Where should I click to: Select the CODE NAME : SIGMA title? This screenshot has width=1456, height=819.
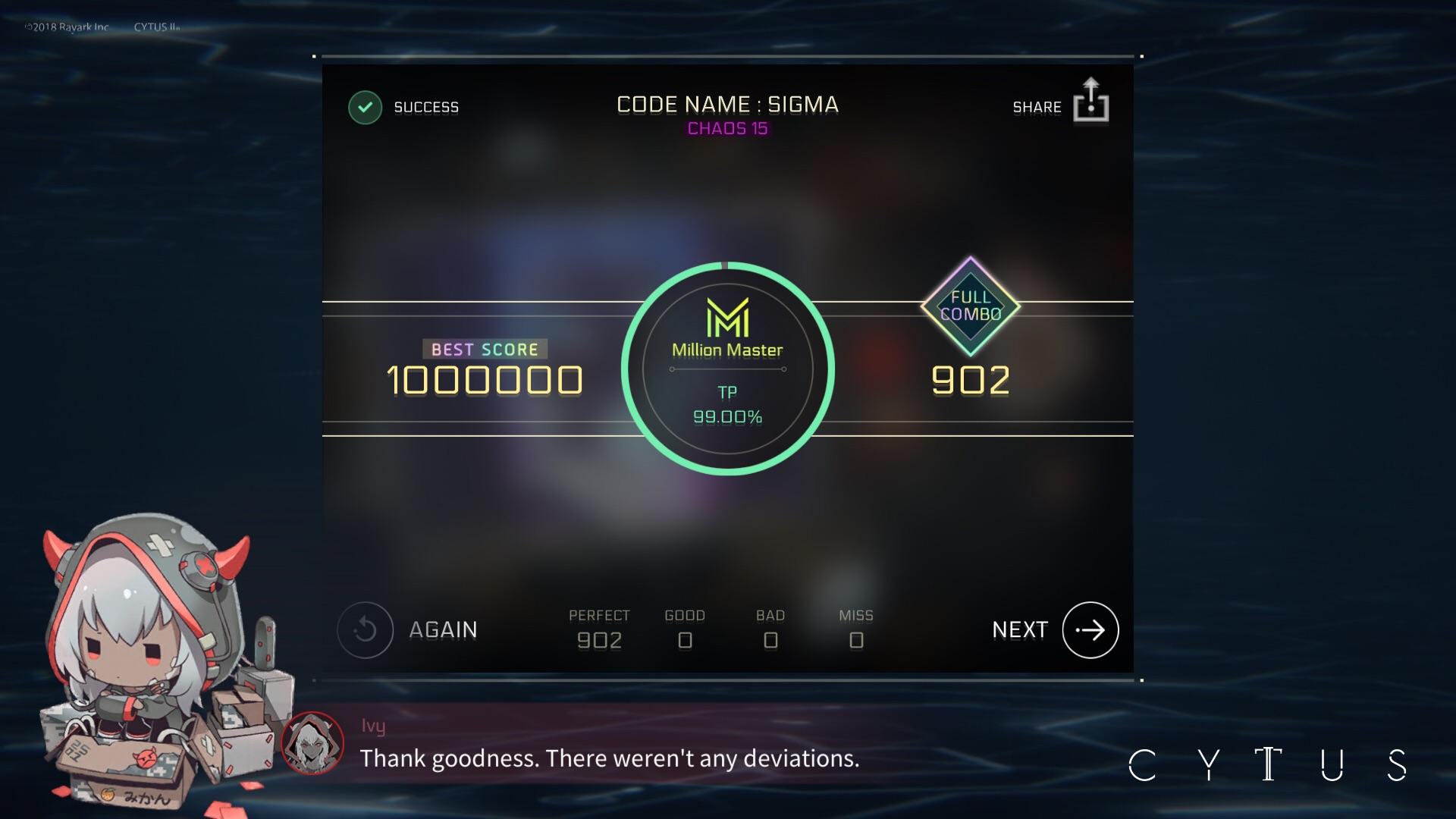click(x=727, y=104)
